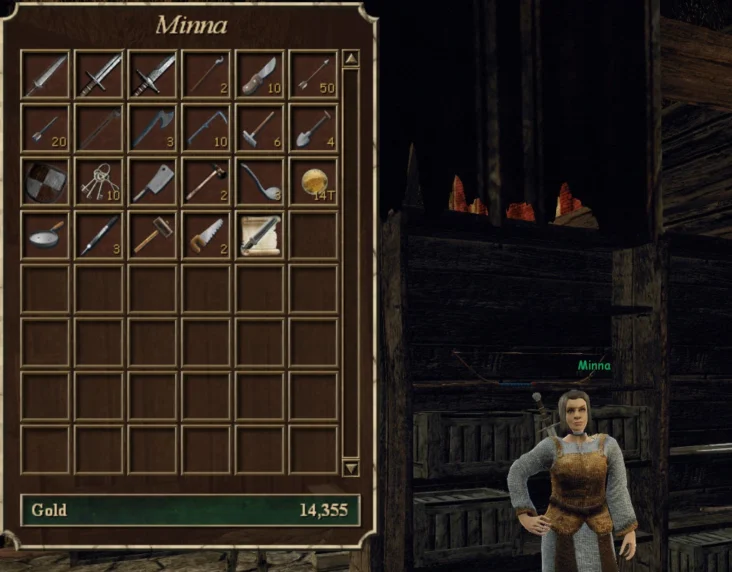732x572 pixels.
Task: Click the wooden mallet item
Action: pyautogui.click(x=152, y=235)
